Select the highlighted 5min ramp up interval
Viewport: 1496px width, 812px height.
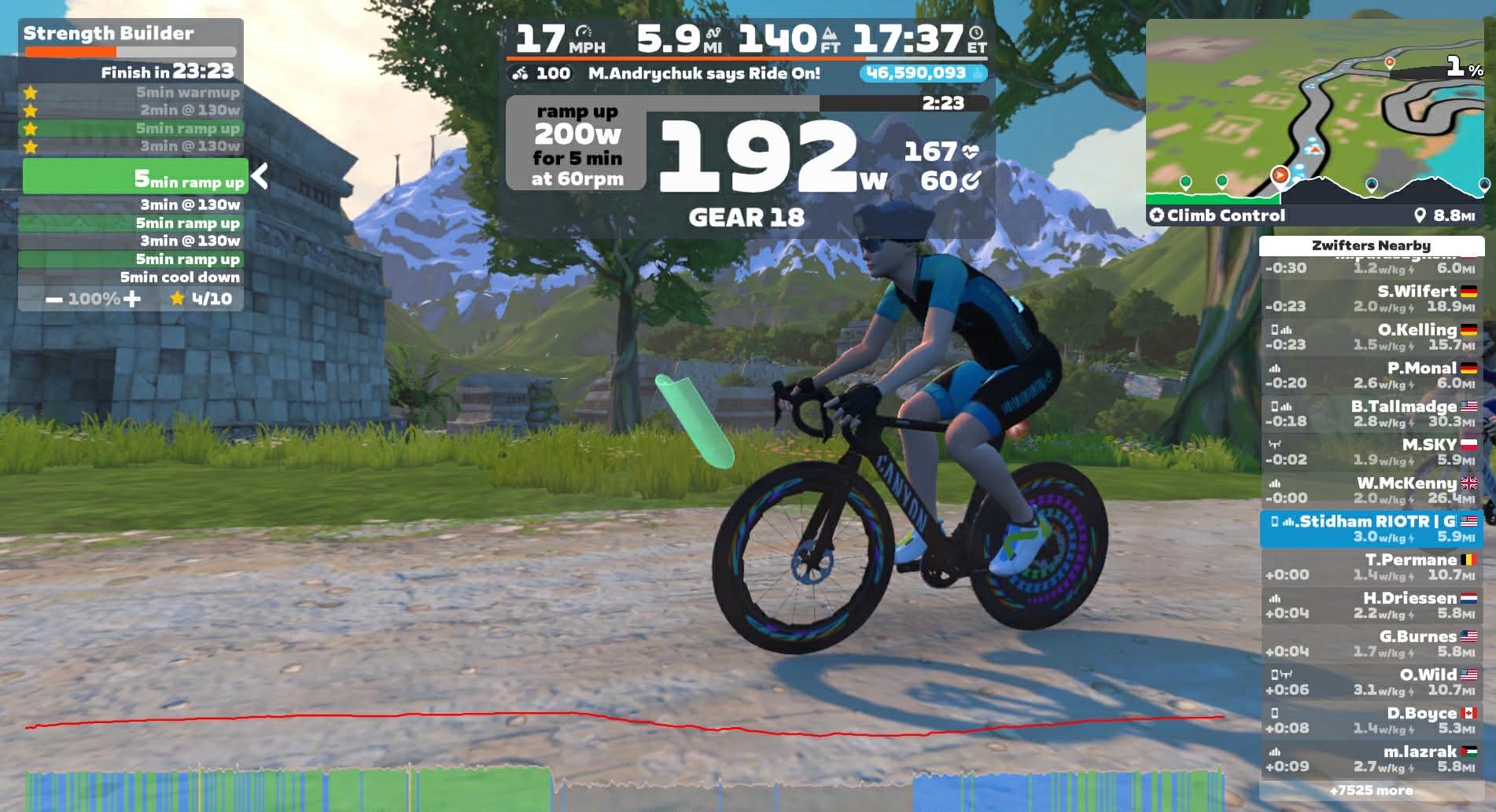134,176
